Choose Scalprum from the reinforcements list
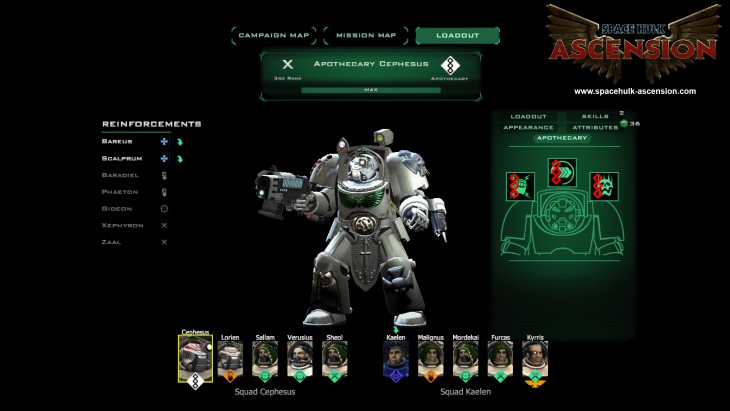This screenshot has height=411, width=730. click(x=122, y=158)
